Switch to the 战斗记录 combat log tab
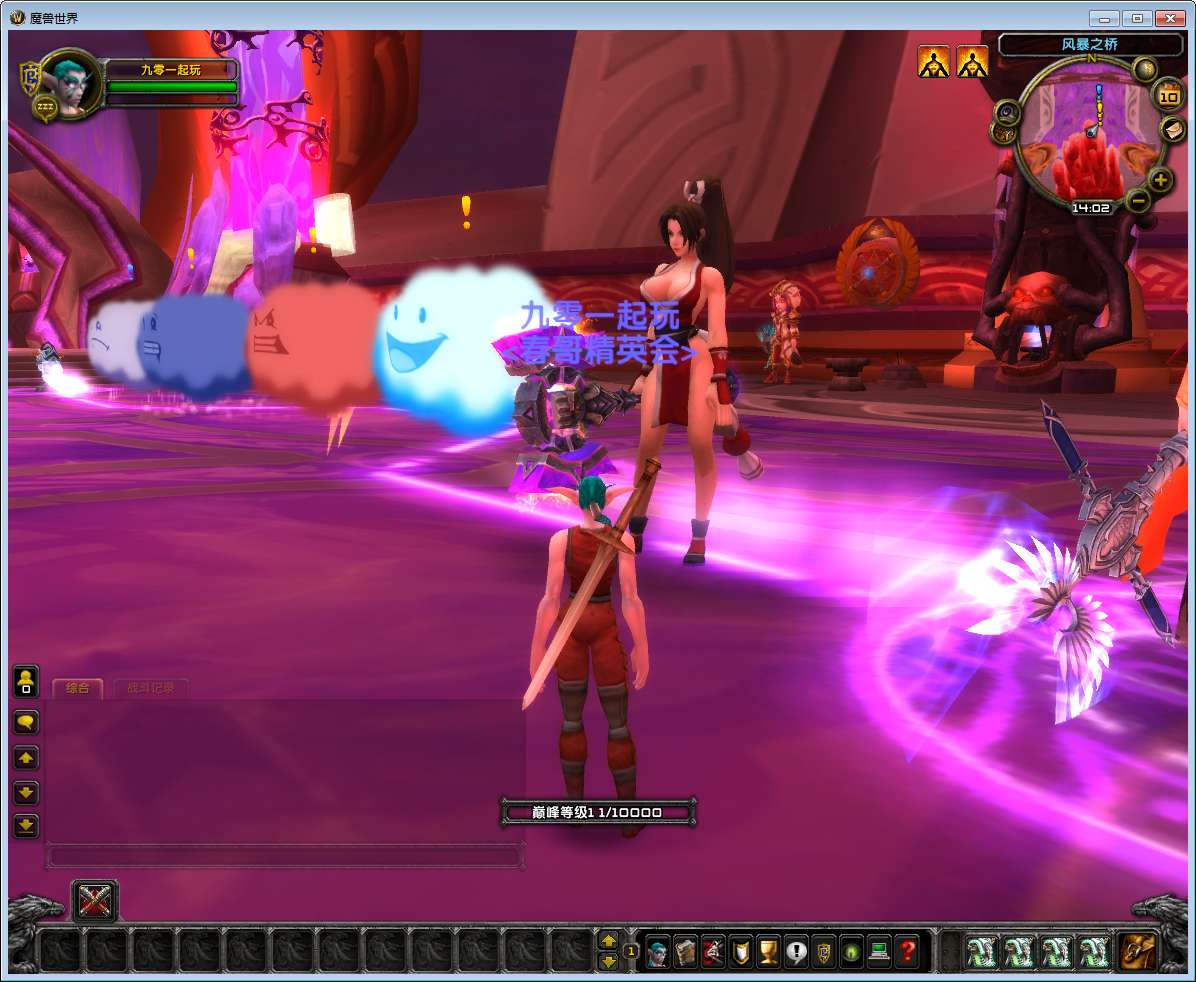Image resolution: width=1196 pixels, height=982 pixels. point(150,688)
